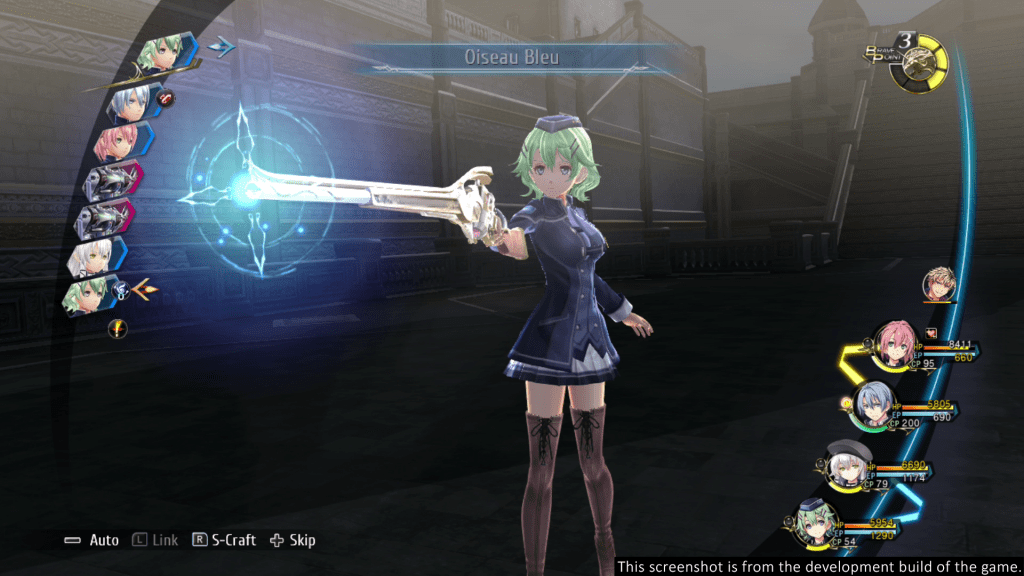Select Ash's reserve portrait in the party list
Image resolution: width=1024 pixels, height=576 pixels.
[x=939, y=284]
